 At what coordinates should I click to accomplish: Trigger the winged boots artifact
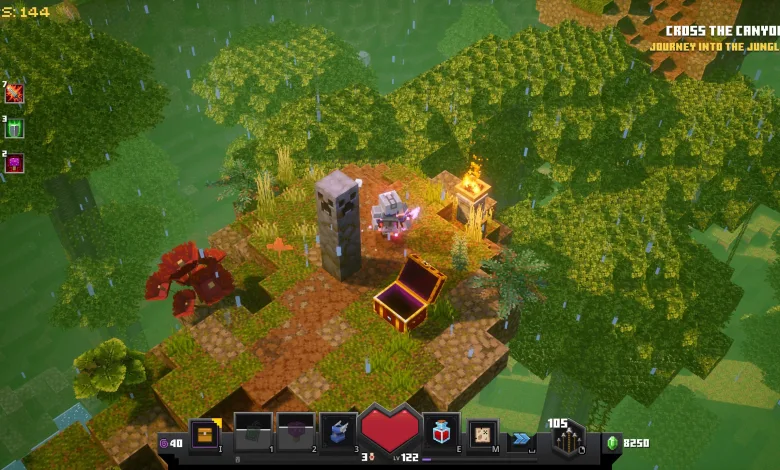tap(339, 431)
